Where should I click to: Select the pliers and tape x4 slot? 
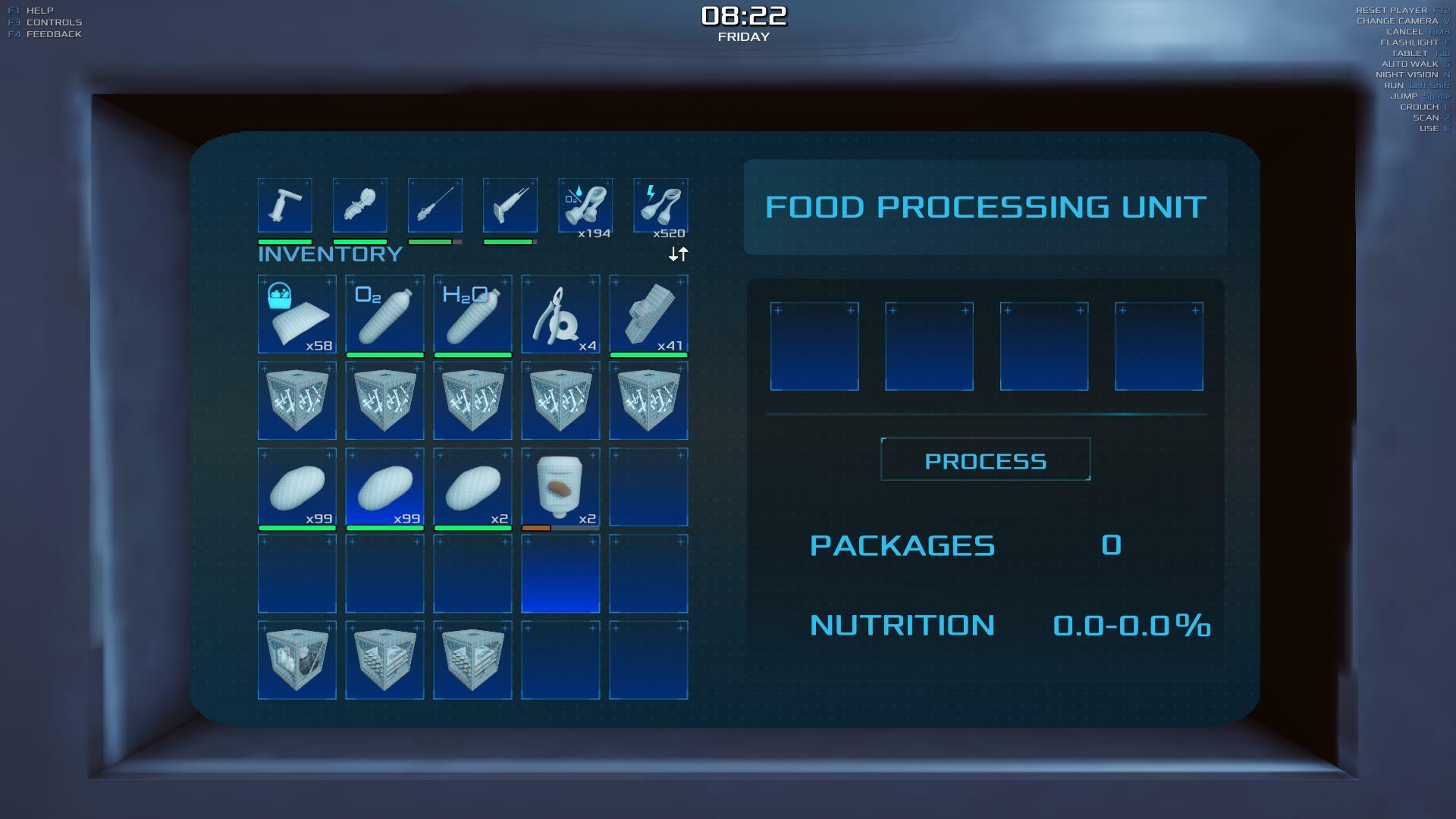pyautogui.click(x=560, y=314)
